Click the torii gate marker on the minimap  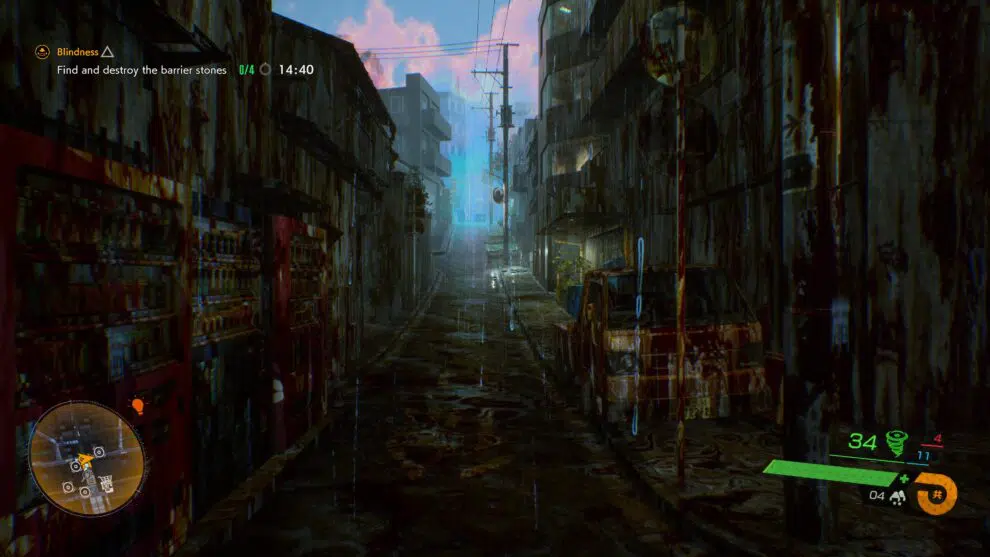point(106,482)
